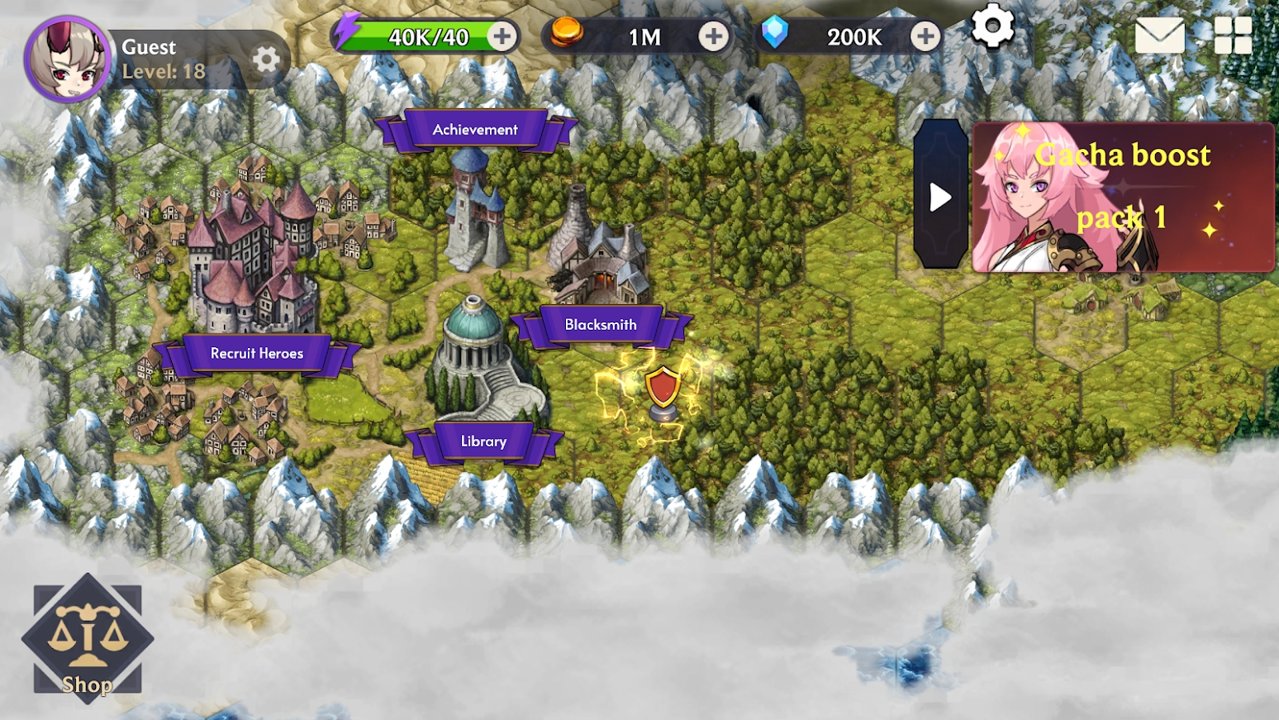Open the four-square grid menu
The height and width of the screenshot is (720, 1279).
pyautogui.click(x=1233, y=36)
